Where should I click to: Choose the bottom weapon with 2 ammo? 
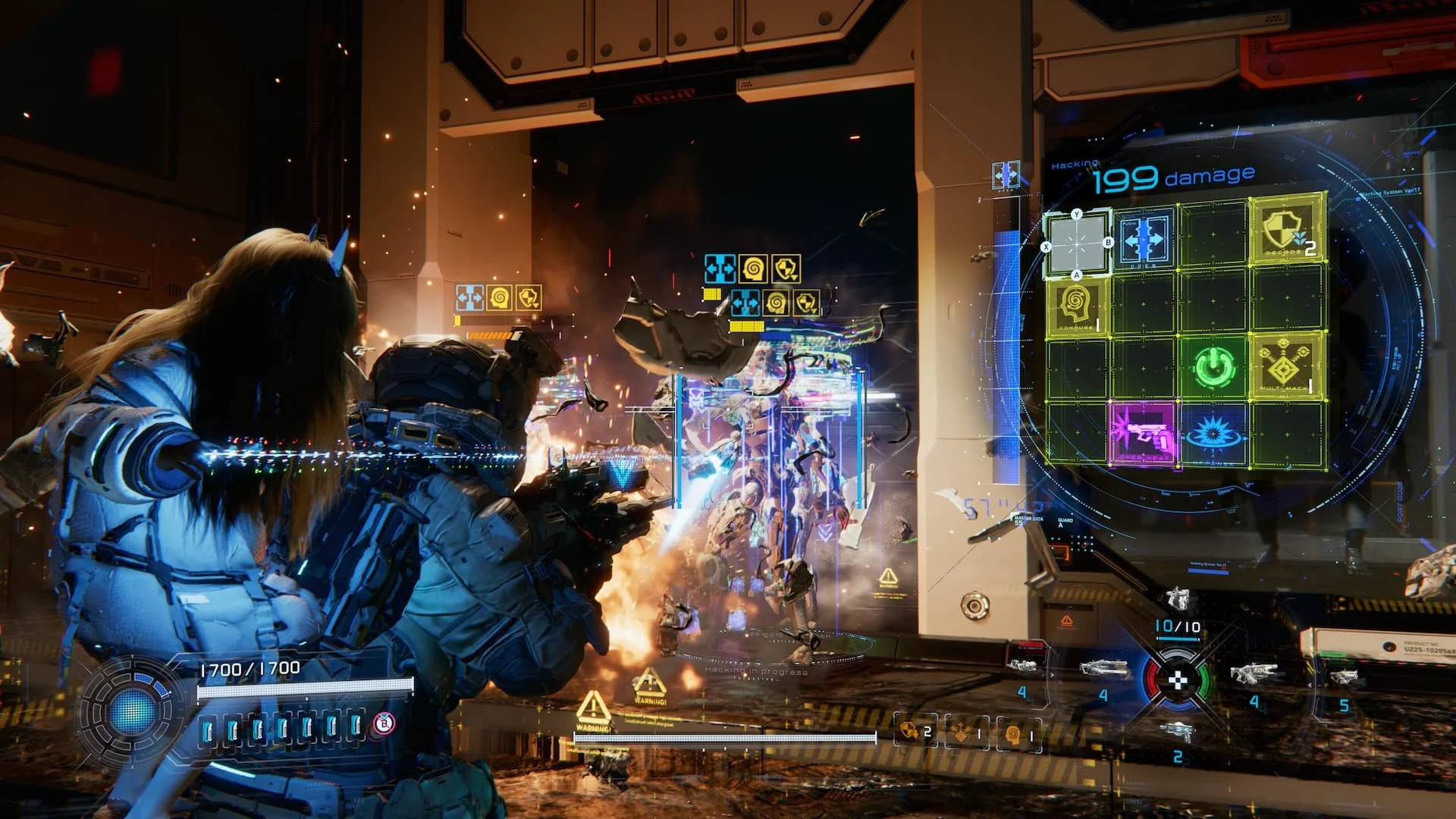(1177, 733)
